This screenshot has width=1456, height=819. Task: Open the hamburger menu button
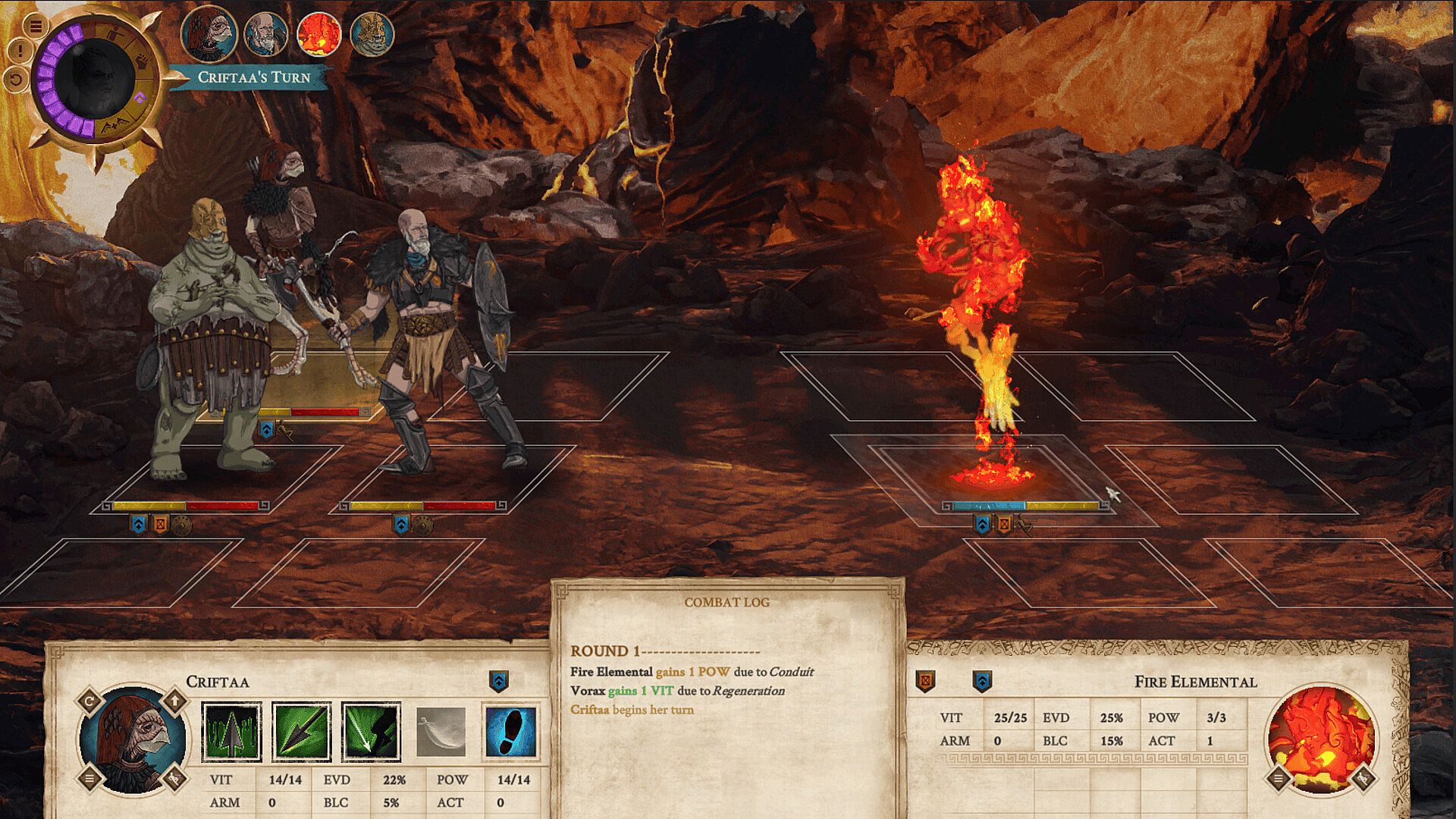tap(36, 26)
